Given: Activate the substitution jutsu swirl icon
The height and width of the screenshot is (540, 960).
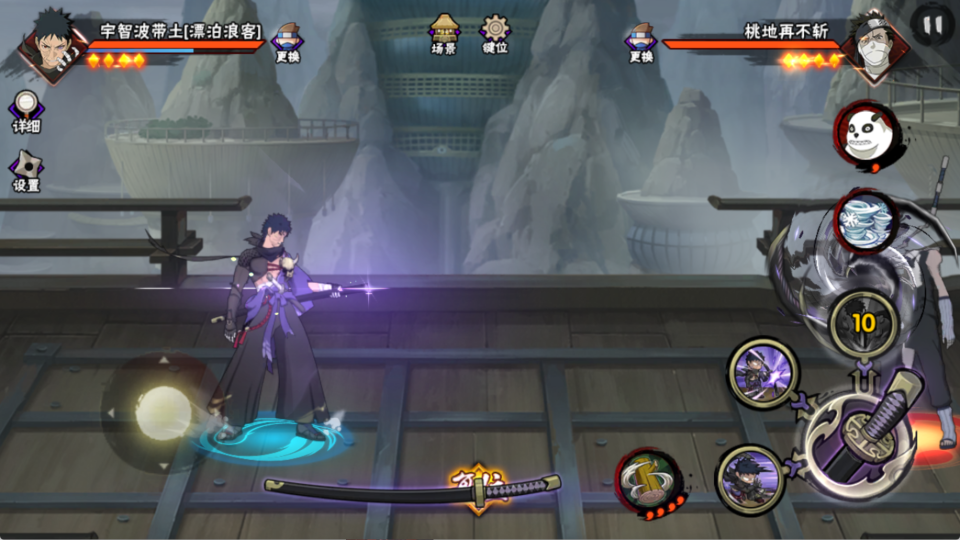Looking at the screenshot, I should pos(865,221).
